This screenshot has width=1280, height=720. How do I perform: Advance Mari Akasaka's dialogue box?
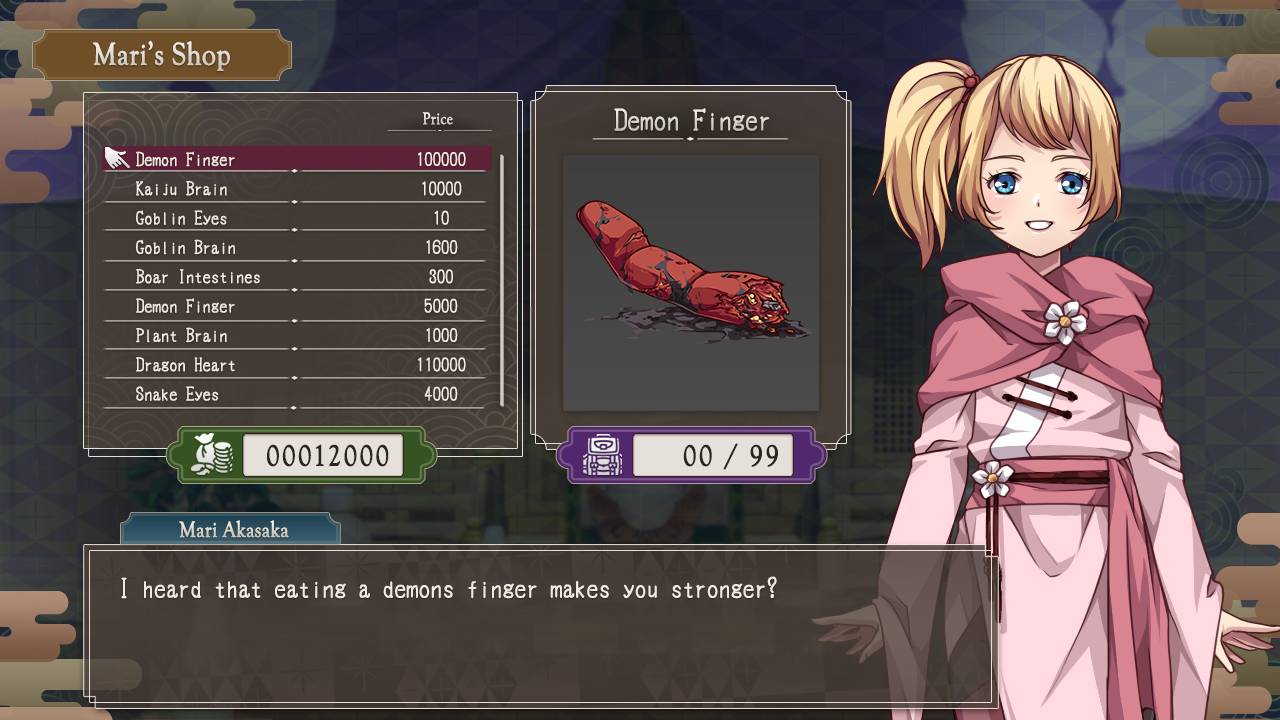540,625
